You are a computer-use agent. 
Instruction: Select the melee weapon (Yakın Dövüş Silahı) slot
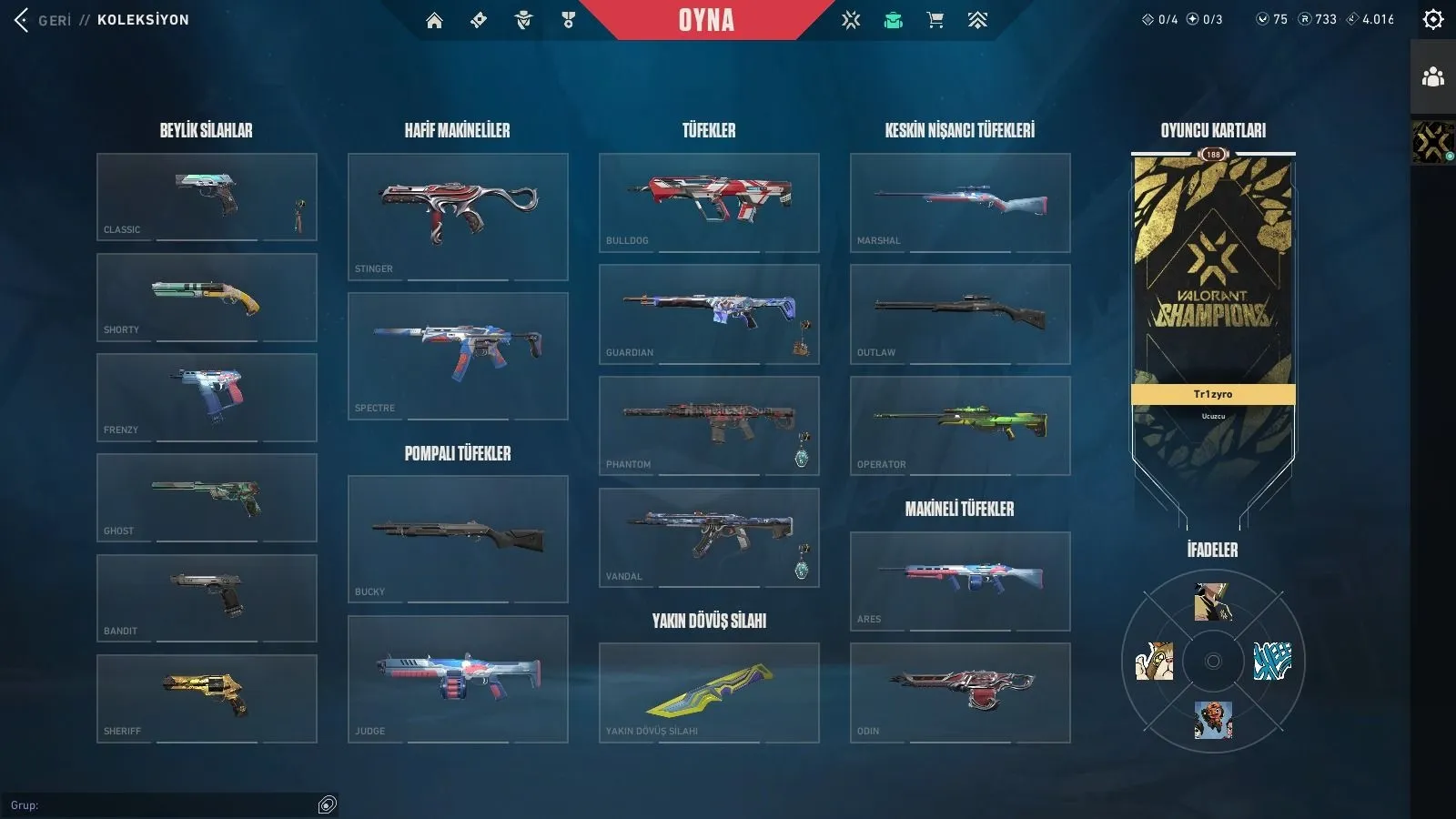(x=709, y=693)
